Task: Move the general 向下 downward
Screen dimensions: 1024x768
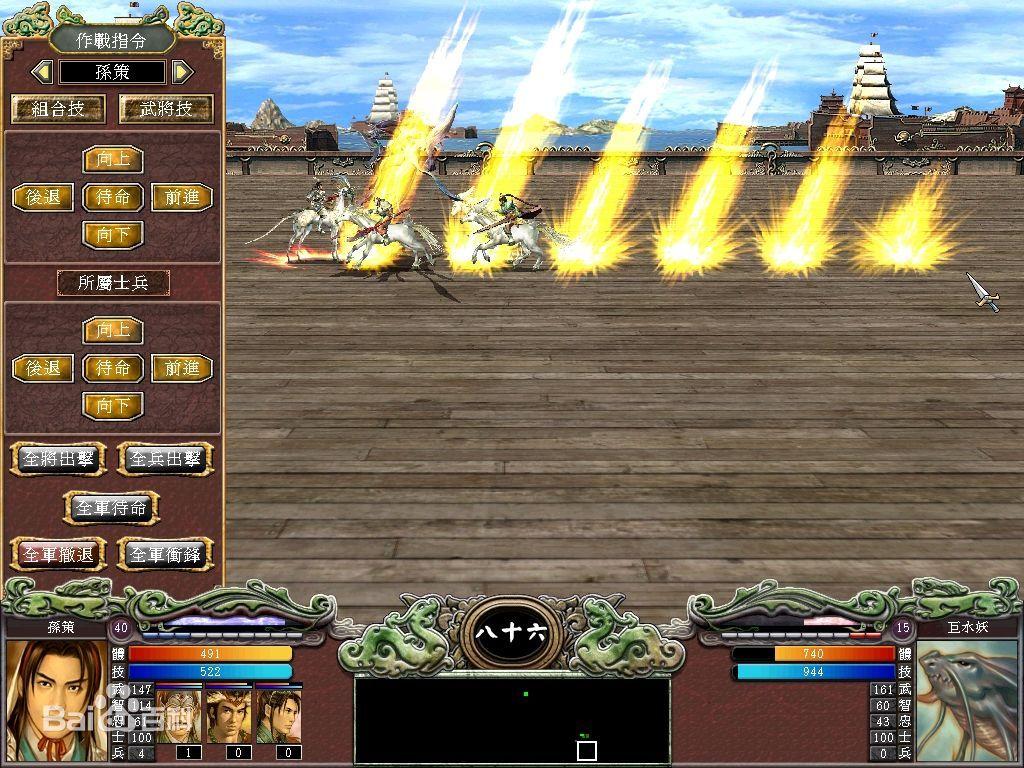Action: coord(113,235)
